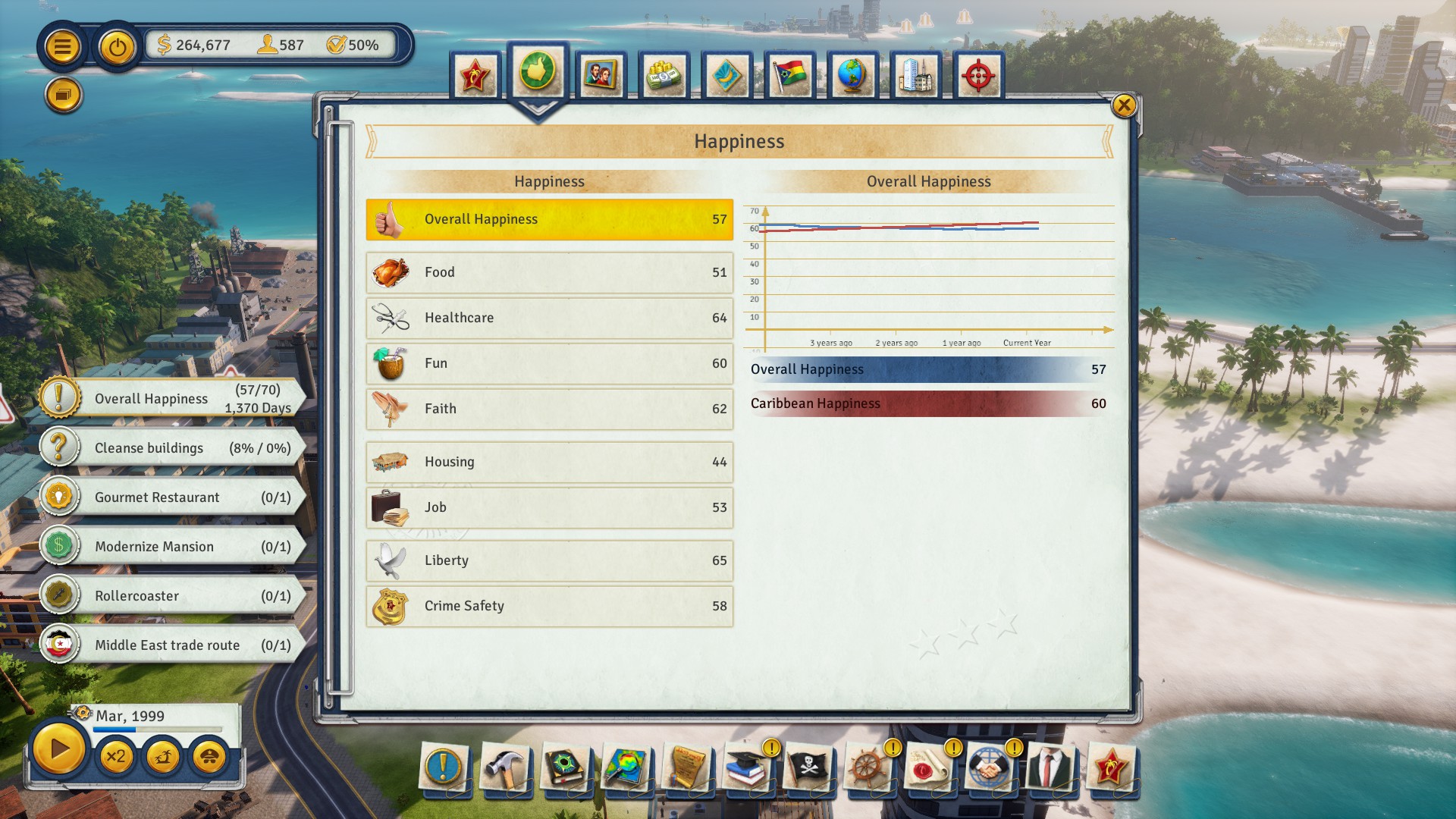This screenshot has height=819, width=1456.
Task: Show Crime Safety happiness
Action: click(x=549, y=606)
